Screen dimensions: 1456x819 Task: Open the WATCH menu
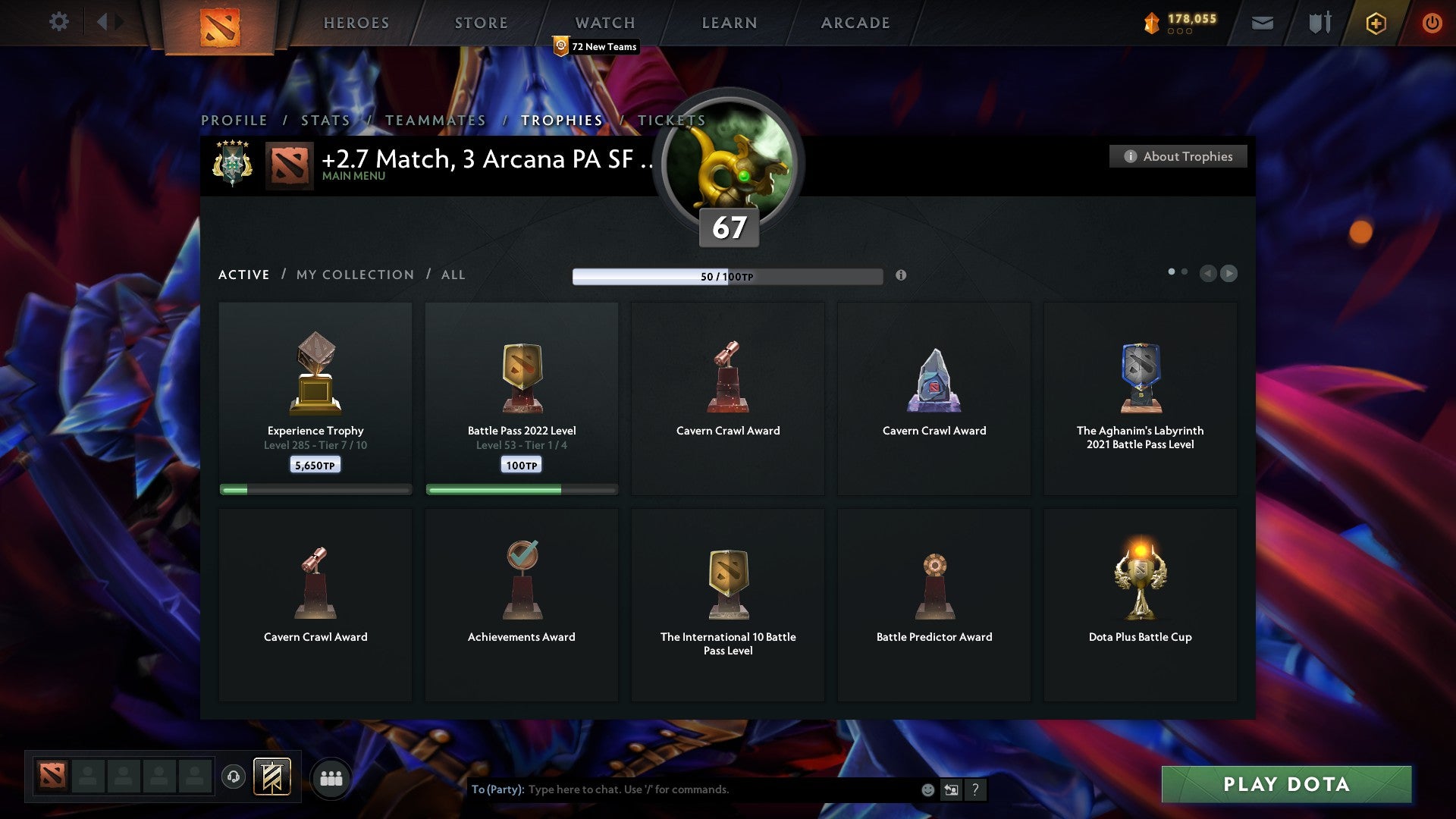tap(604, 23)
